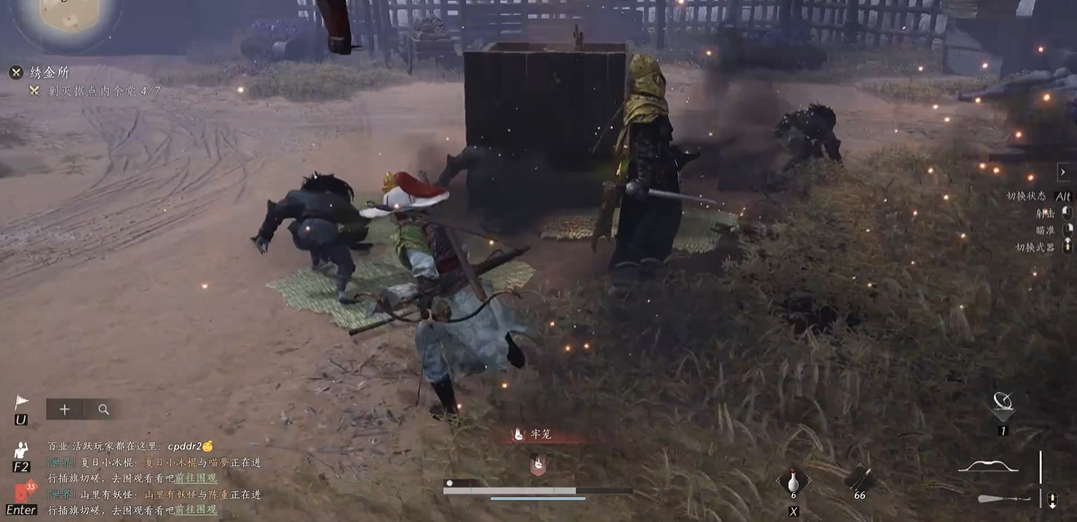Select the bow weapon slot
Screen dimensions: 1077x522
point(988,467)
